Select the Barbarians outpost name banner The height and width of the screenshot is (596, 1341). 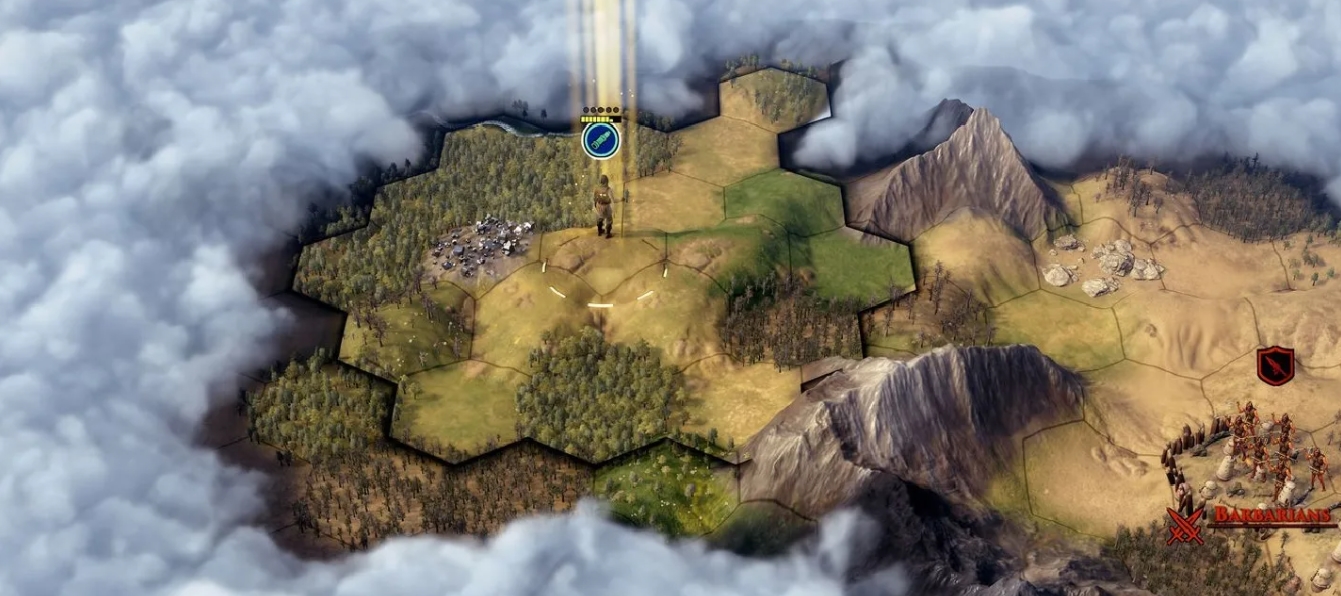coord(1272,516)
